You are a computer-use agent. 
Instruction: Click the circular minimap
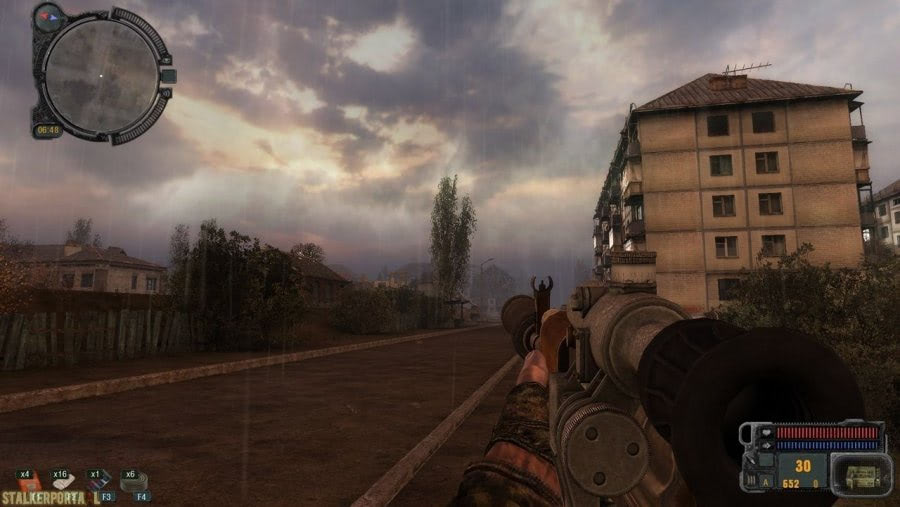point(100,74)
